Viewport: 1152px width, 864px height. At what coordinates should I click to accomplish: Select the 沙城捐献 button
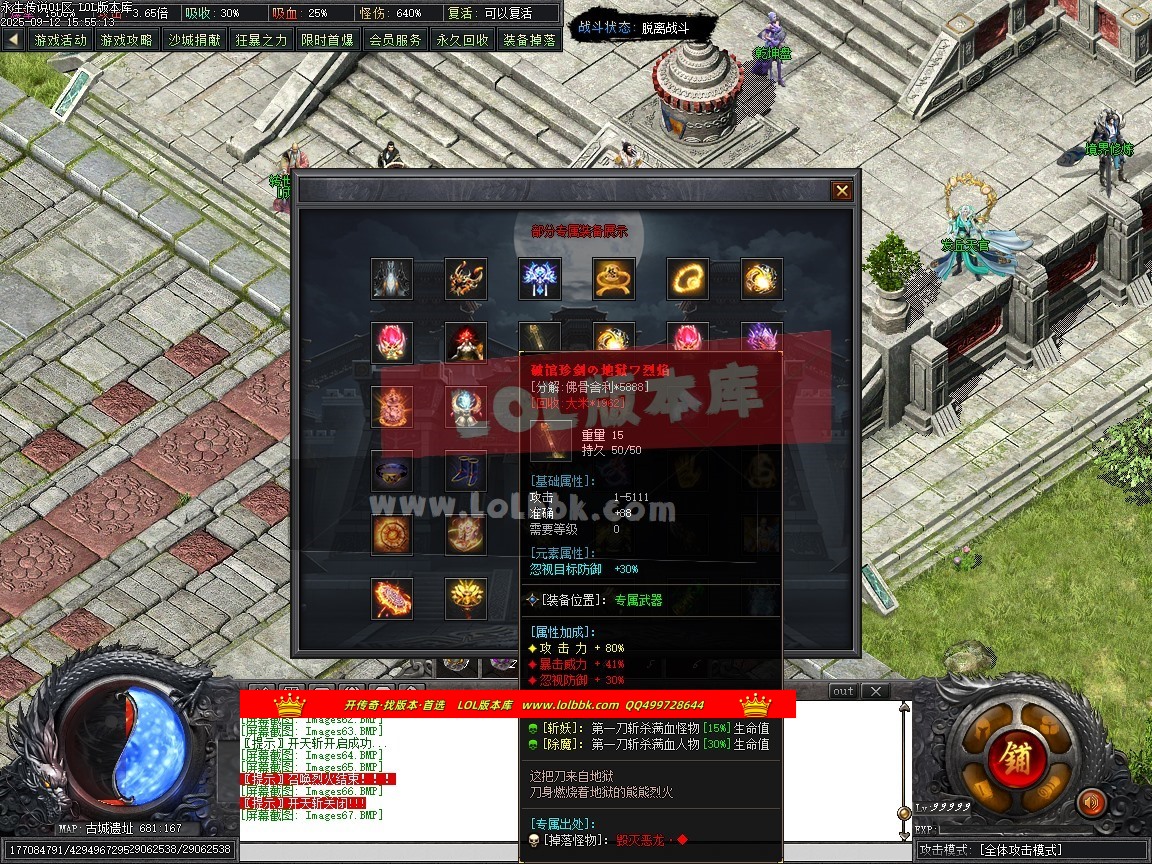194,40
